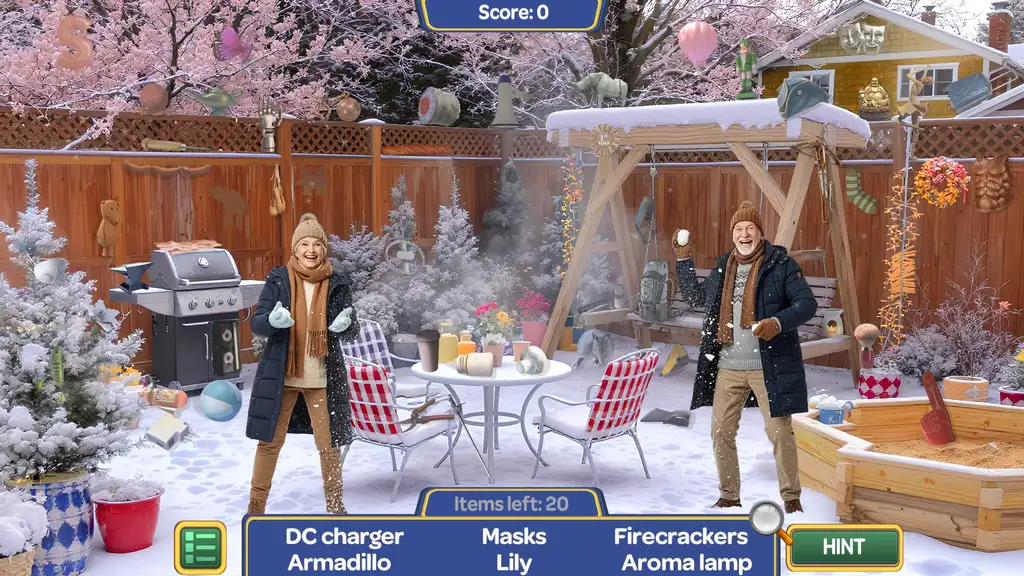Select the DC charger list entry
Image resolution: width=1024 pixels, height=576 pixels.
[x=344, y=536]
